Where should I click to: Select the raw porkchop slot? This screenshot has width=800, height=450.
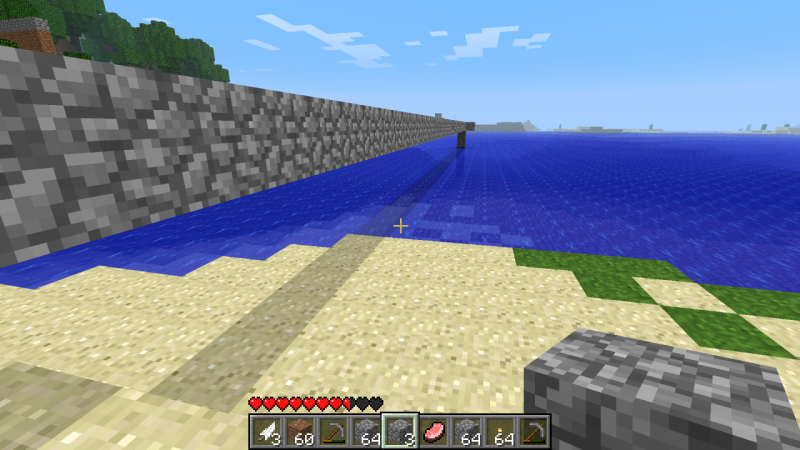[433, 431]
